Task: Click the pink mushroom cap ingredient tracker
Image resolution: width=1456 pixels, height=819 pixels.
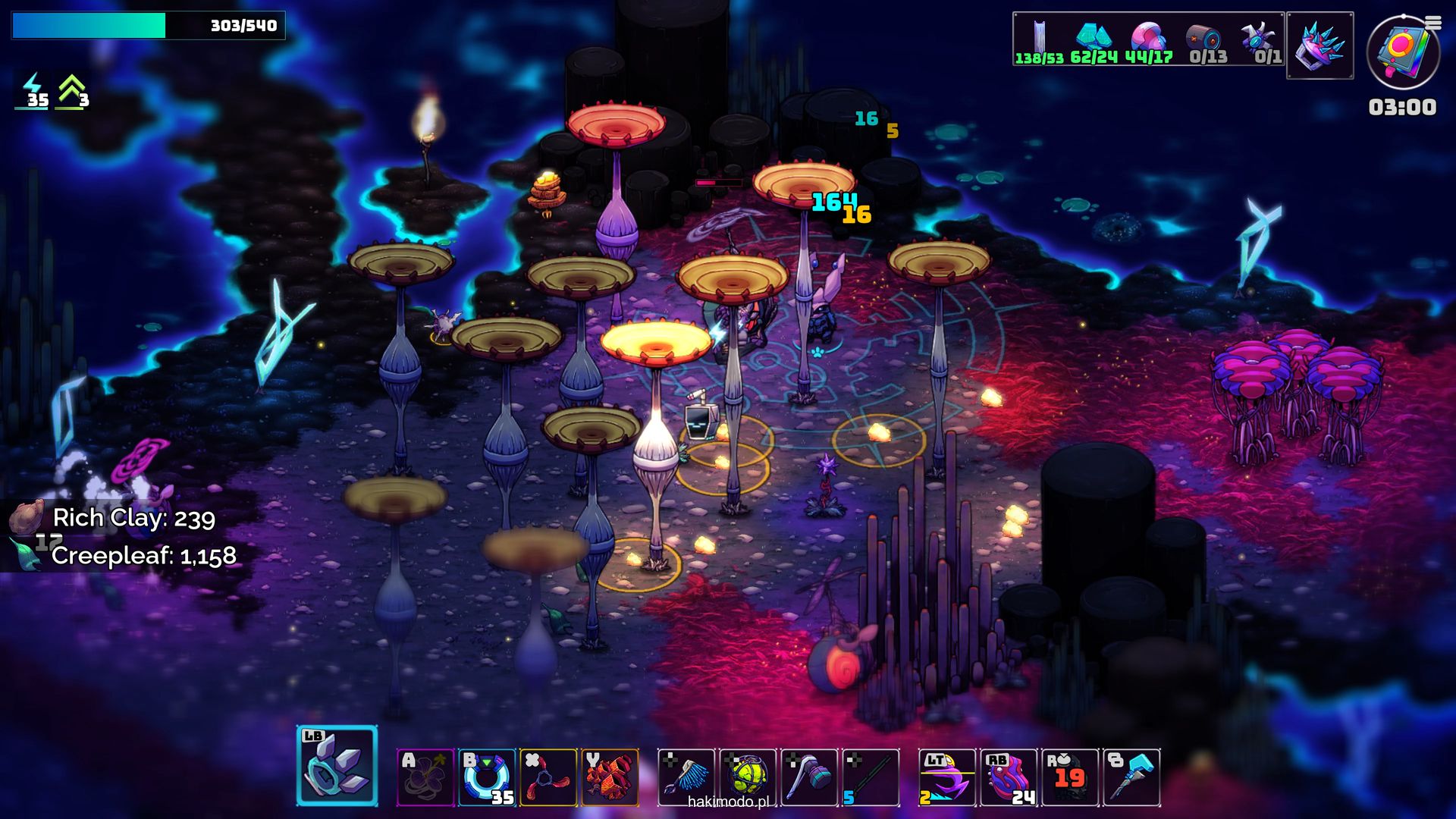Action: pos(1148,40)
